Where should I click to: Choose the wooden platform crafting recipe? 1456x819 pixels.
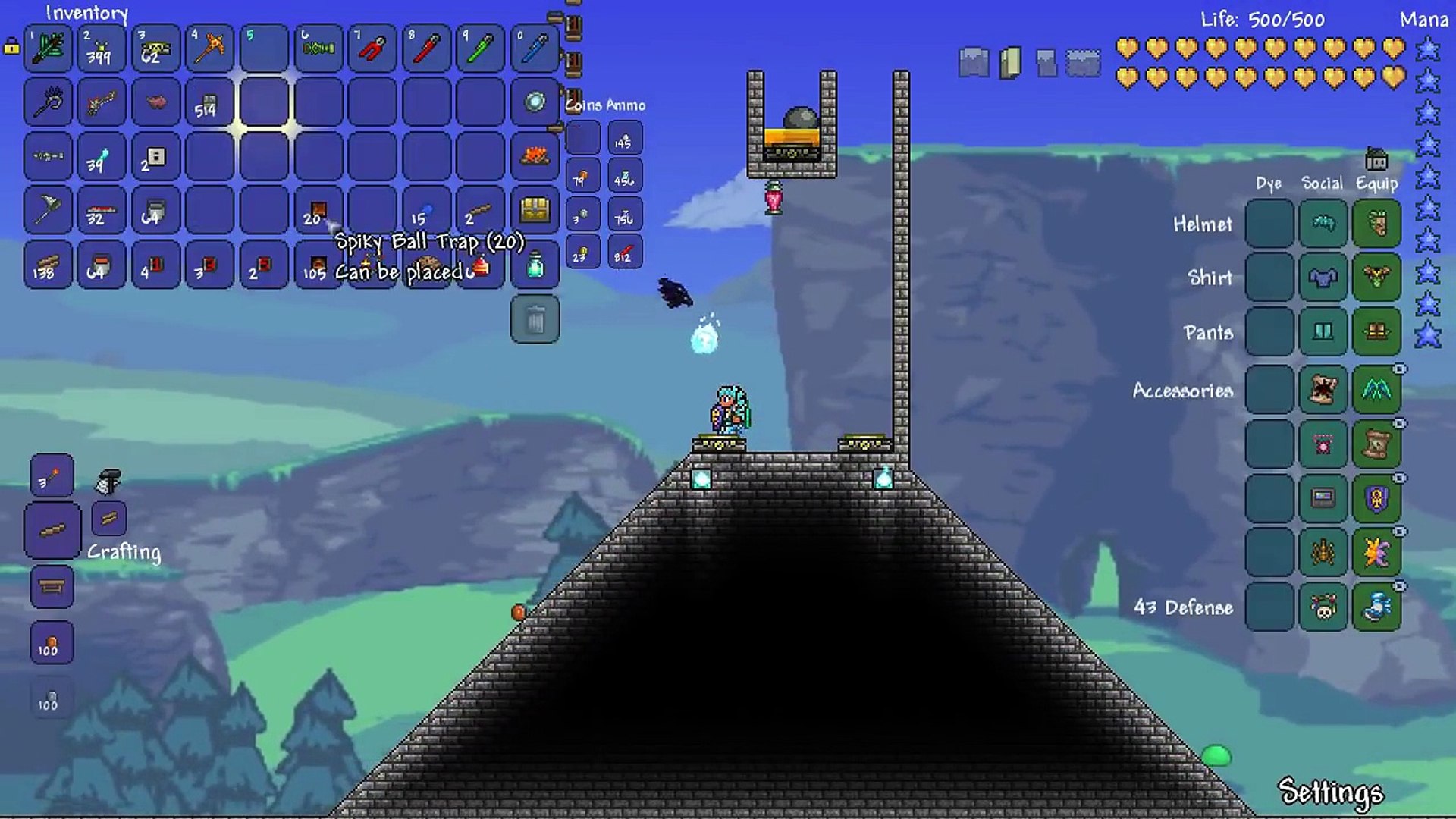click(x=52, y=530)
